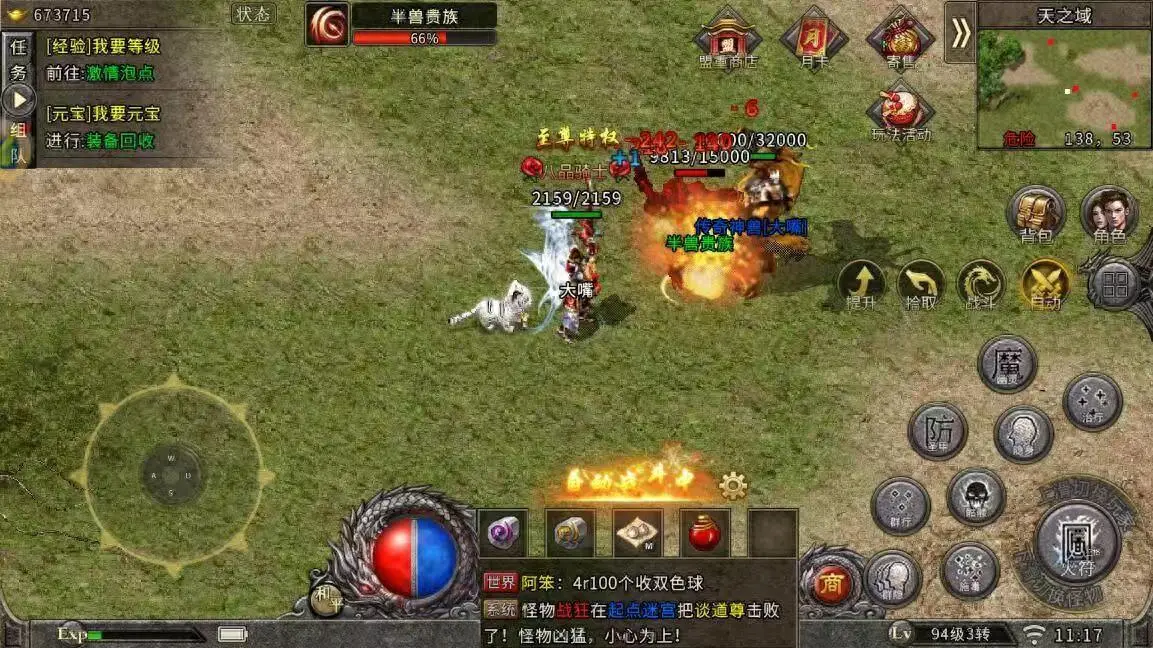Tap the 拾取 pickup button

[920, 284]
